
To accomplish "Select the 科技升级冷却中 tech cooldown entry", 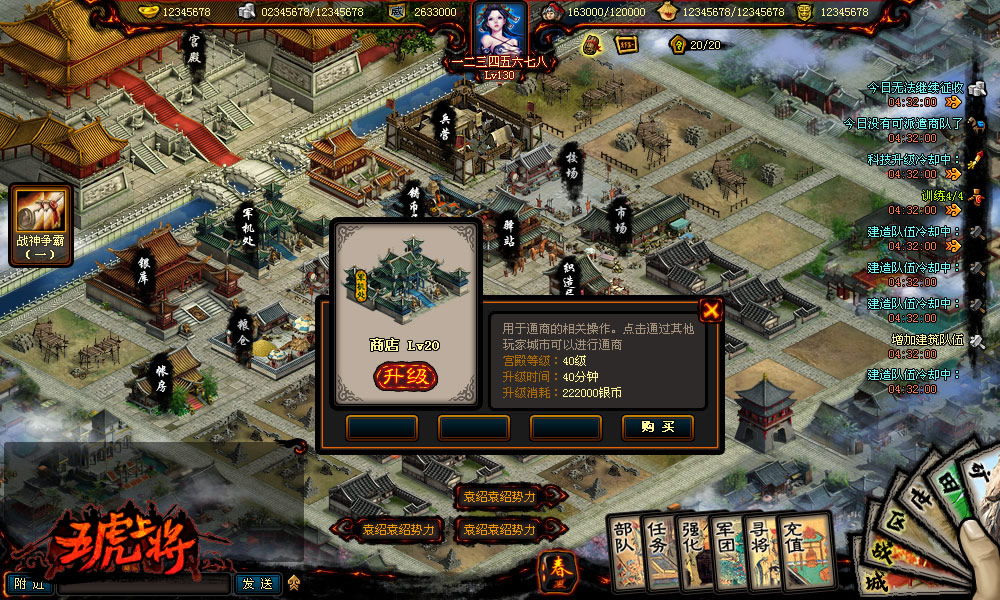I will pos(913,160).
